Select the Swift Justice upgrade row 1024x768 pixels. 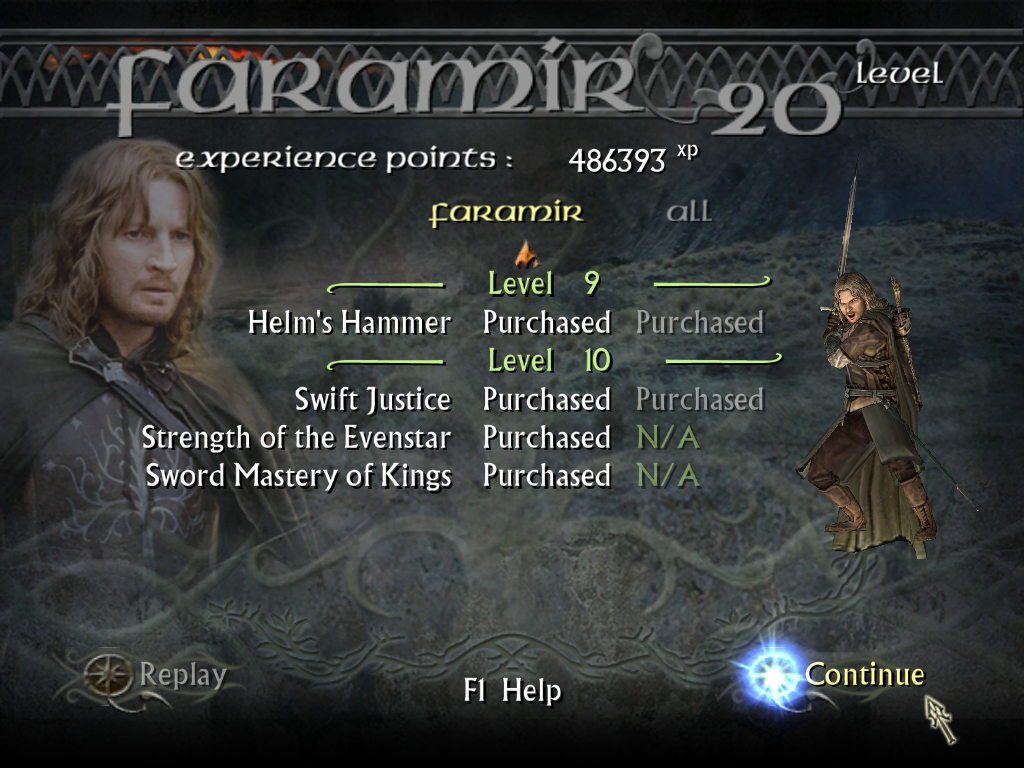[372, 400]
